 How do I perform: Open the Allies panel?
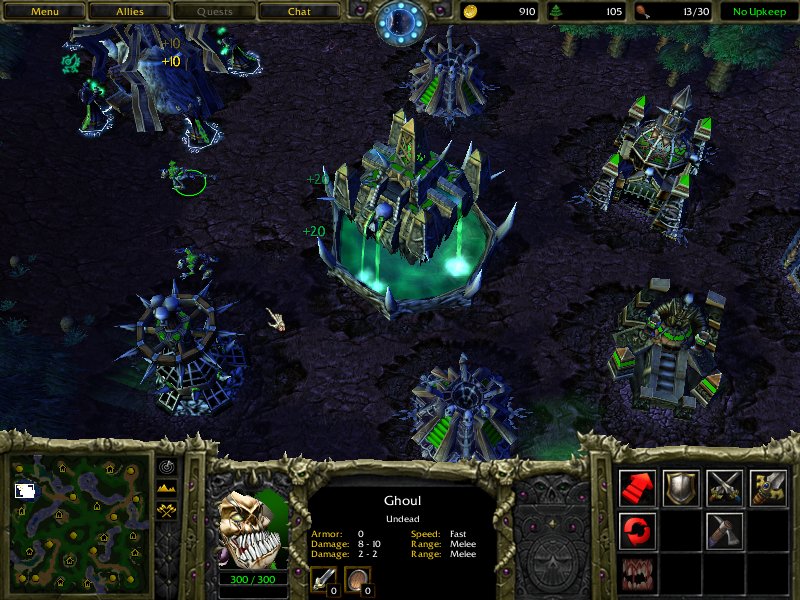click(x=128, y=12)
